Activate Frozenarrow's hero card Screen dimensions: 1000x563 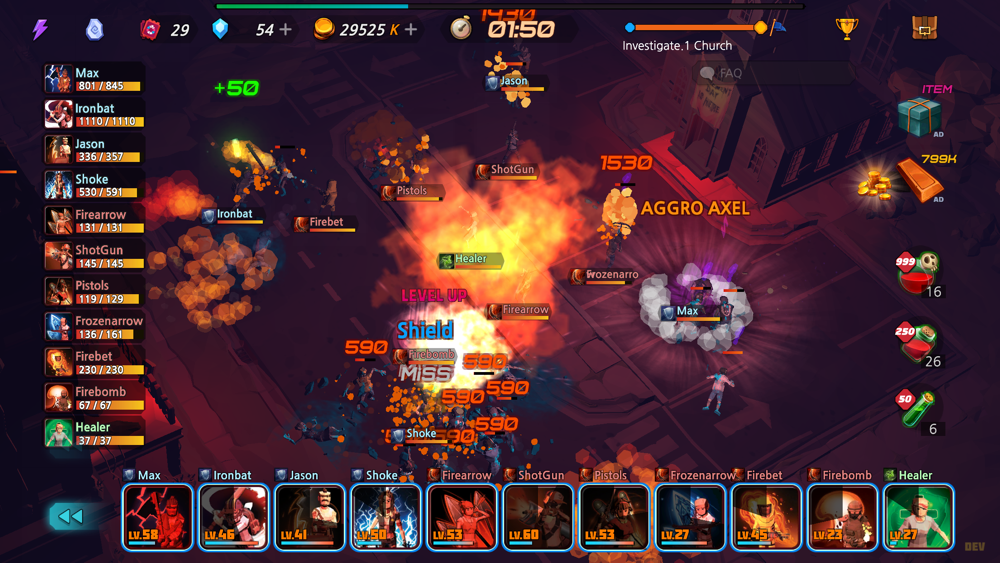690,516
